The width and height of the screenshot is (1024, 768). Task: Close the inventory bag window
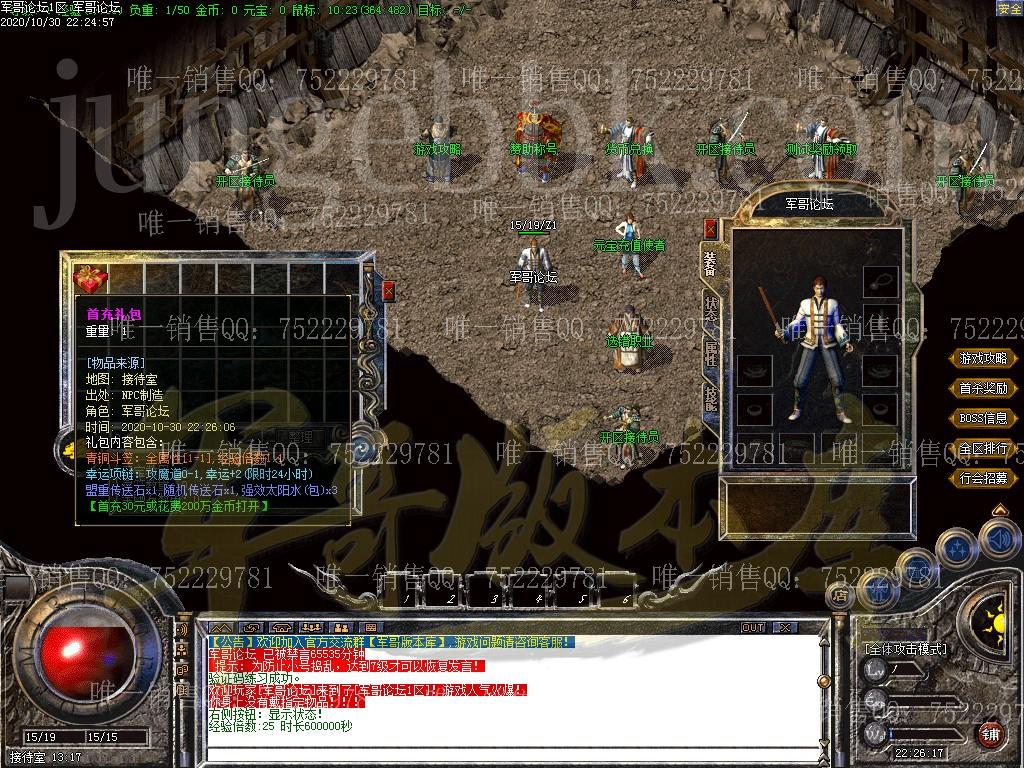click(x=388, y=291)
